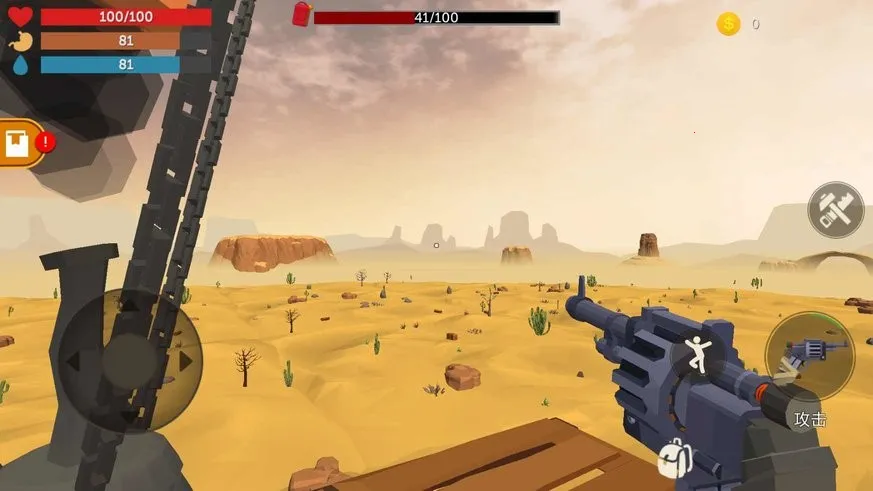
Task: Tap the left arrow on the movement pad
Action: click(x=72, y=359)
